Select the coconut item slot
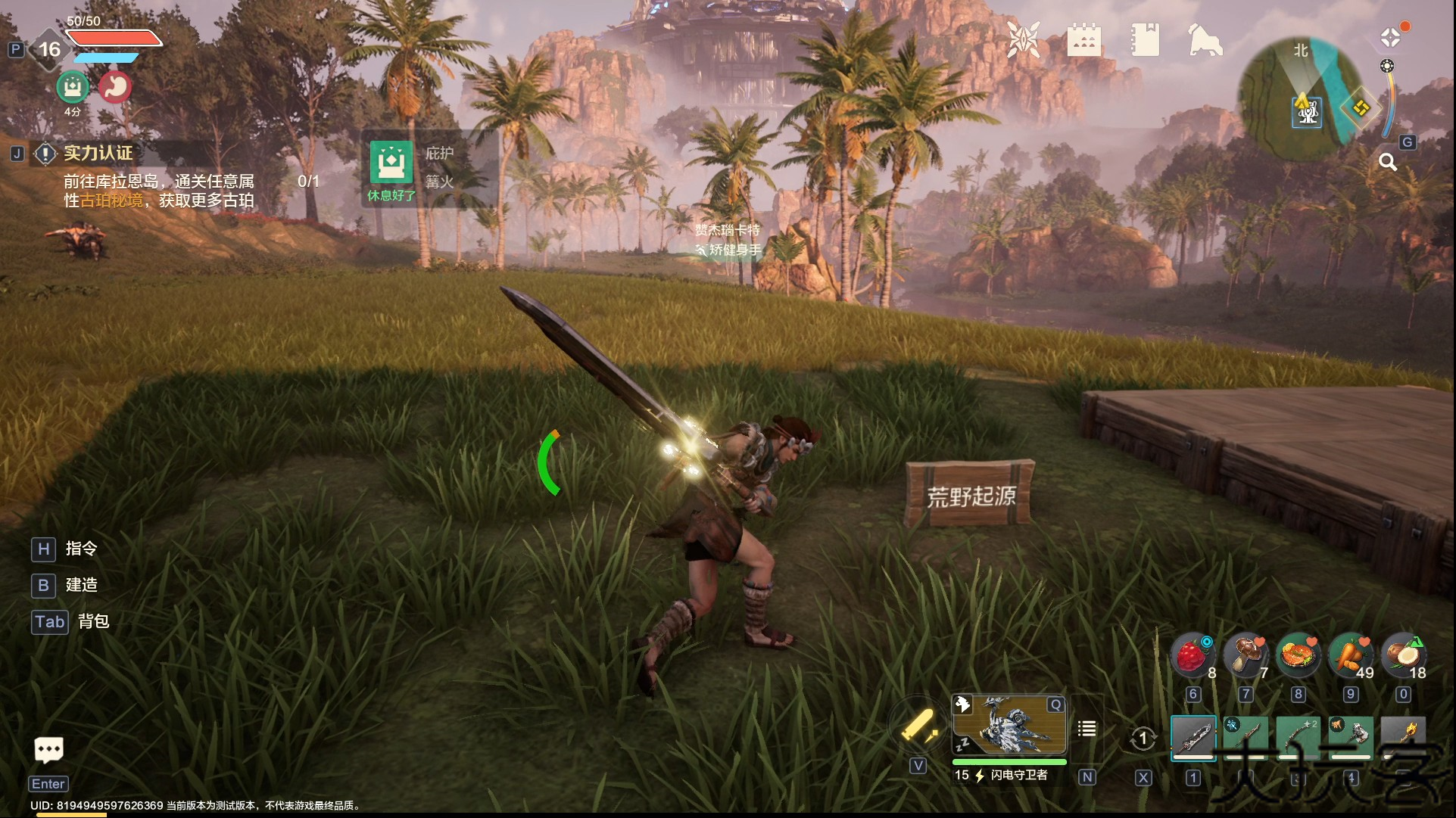 (x=1403, y=655)
